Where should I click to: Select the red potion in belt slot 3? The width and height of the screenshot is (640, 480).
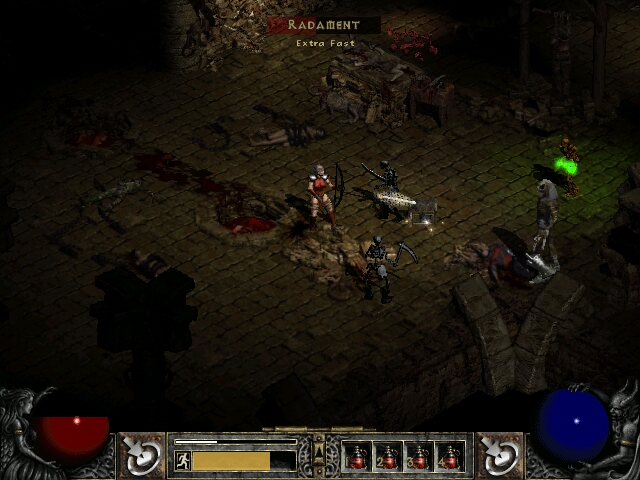point(419,458)
